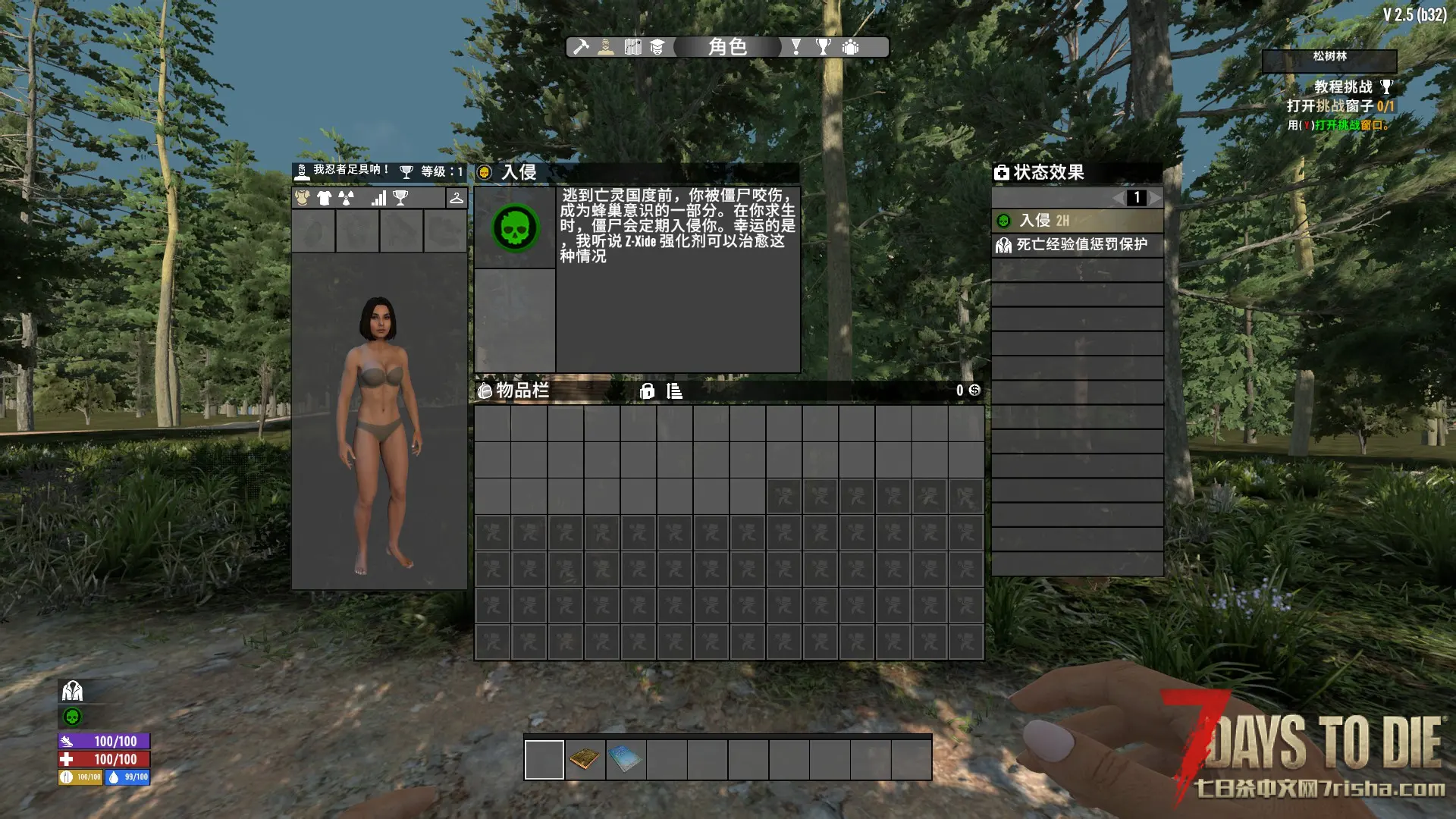
Task: Select the 死亡经验值惩罚保护 status effect row
Action: pyautogui.click(x=1077, y=245)
